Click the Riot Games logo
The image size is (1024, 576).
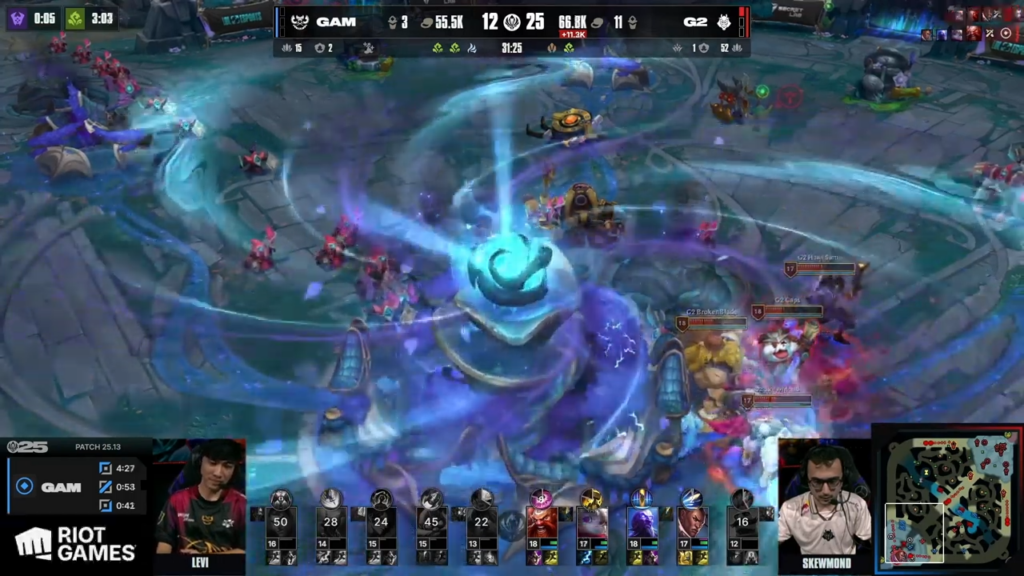pyautogui.click(x=75, y=545)
